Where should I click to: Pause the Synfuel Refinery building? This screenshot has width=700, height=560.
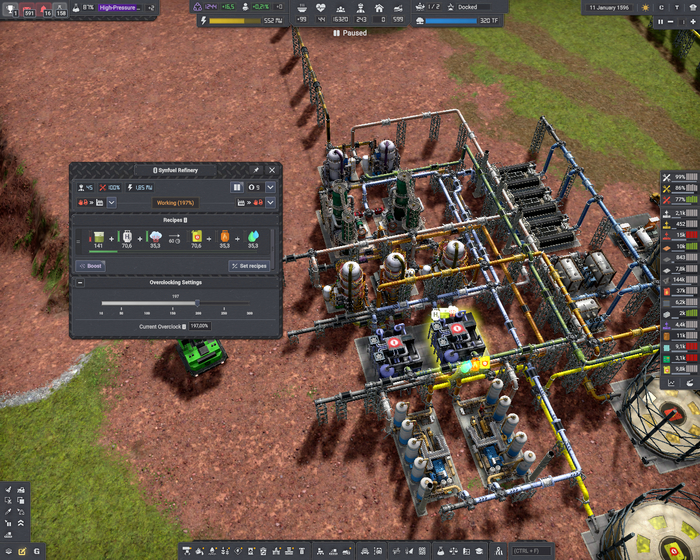[237, 187]
